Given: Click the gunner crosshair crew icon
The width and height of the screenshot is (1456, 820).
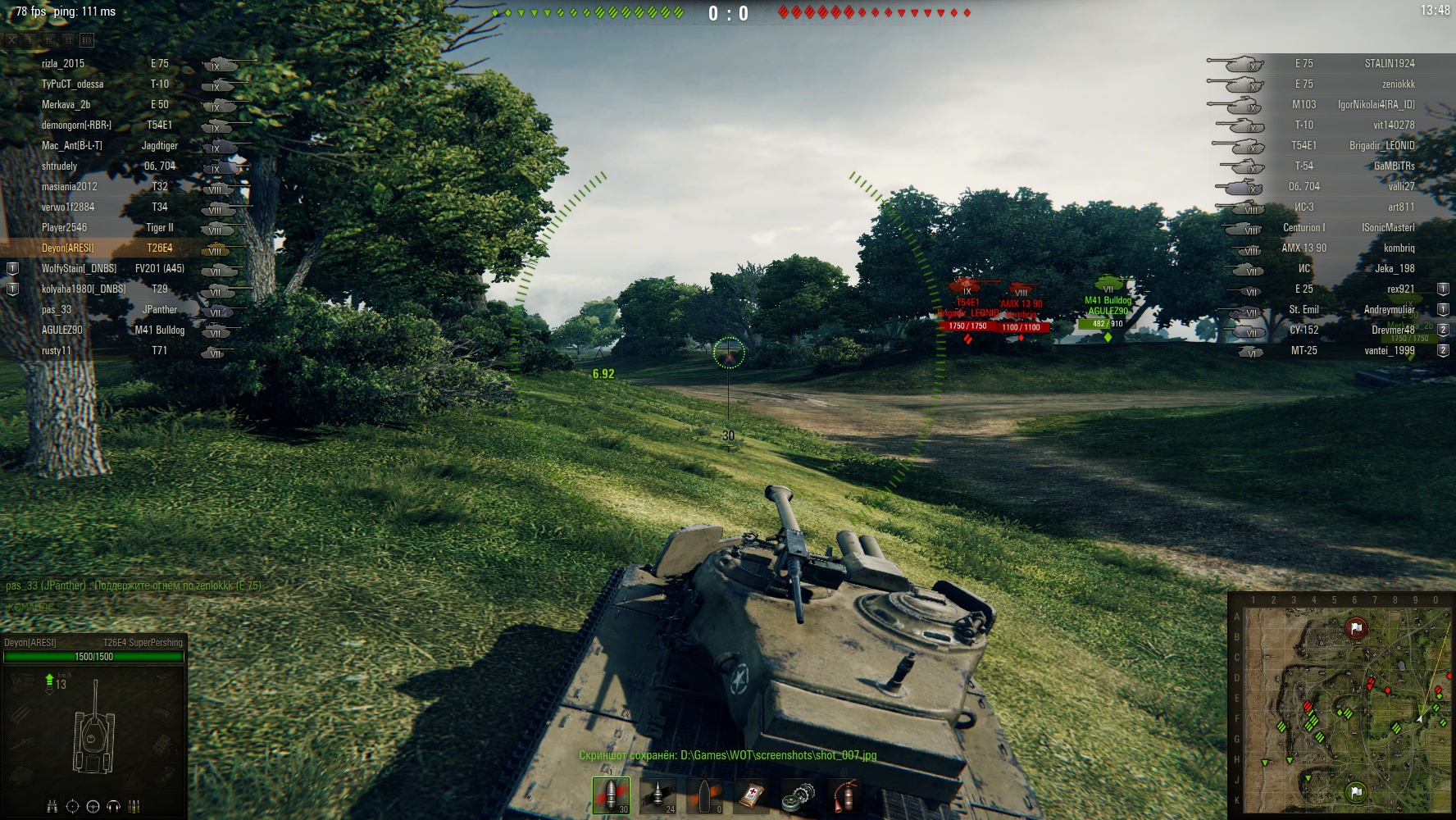Looking at the screenshot, I should [x=72, y=806].
